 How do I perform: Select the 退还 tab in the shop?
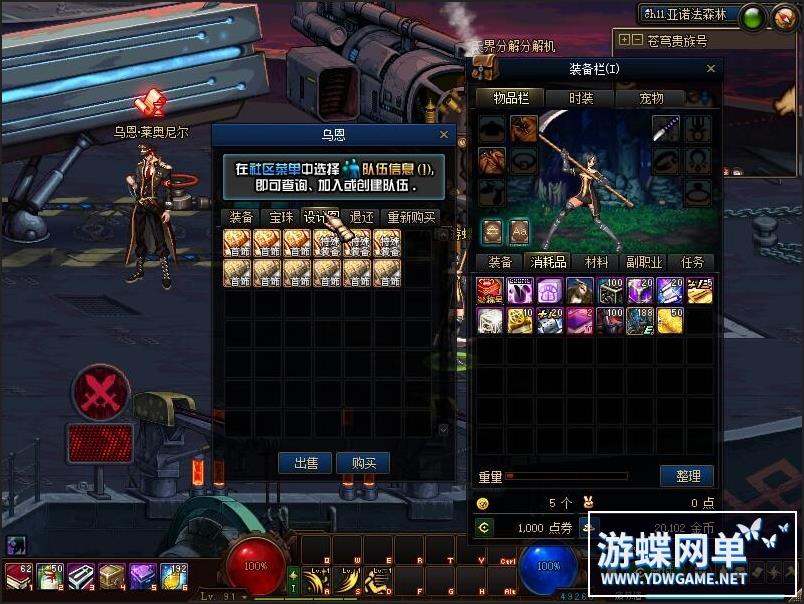pyautogui.click(x=361, y=217)
